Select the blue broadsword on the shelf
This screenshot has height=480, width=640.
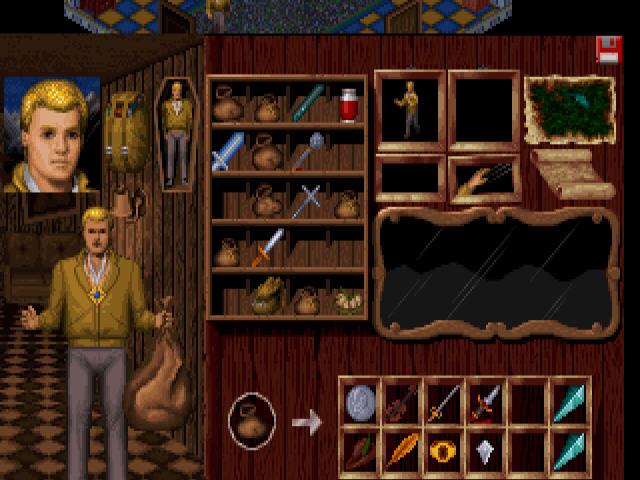click(x=227, y=152)
